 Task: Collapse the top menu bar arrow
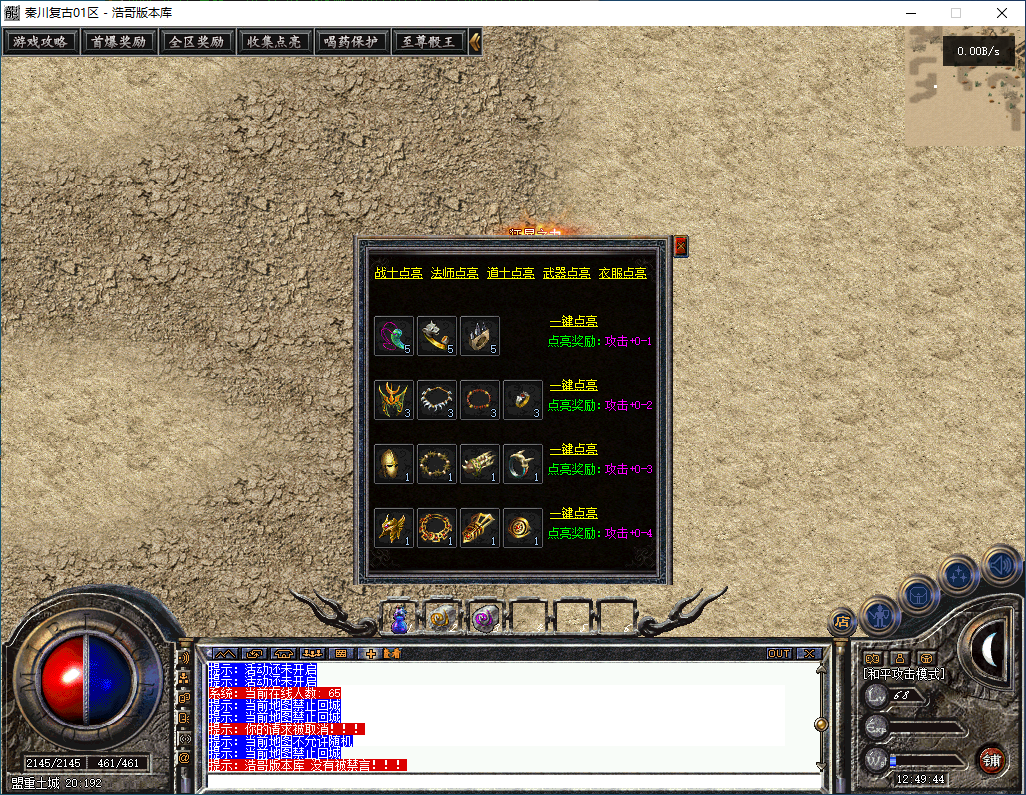coord(476,42)
